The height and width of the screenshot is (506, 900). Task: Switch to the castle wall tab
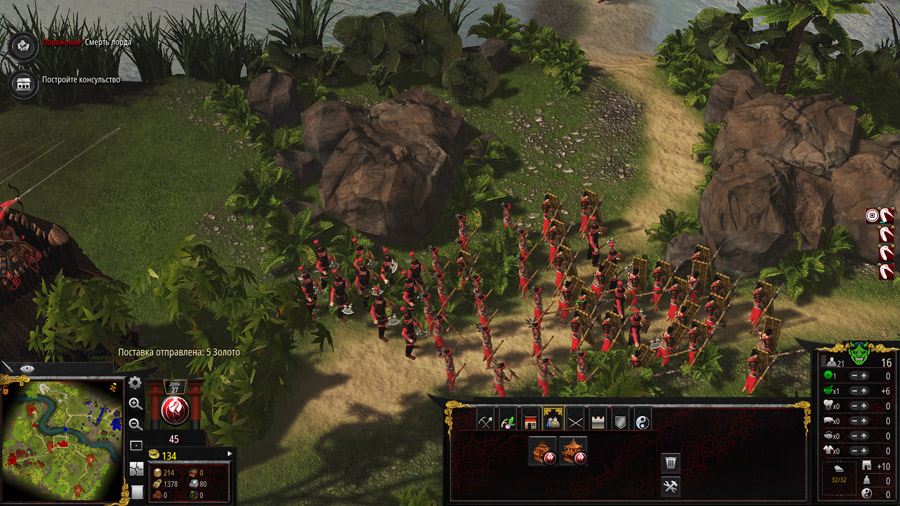click(598, 420)
